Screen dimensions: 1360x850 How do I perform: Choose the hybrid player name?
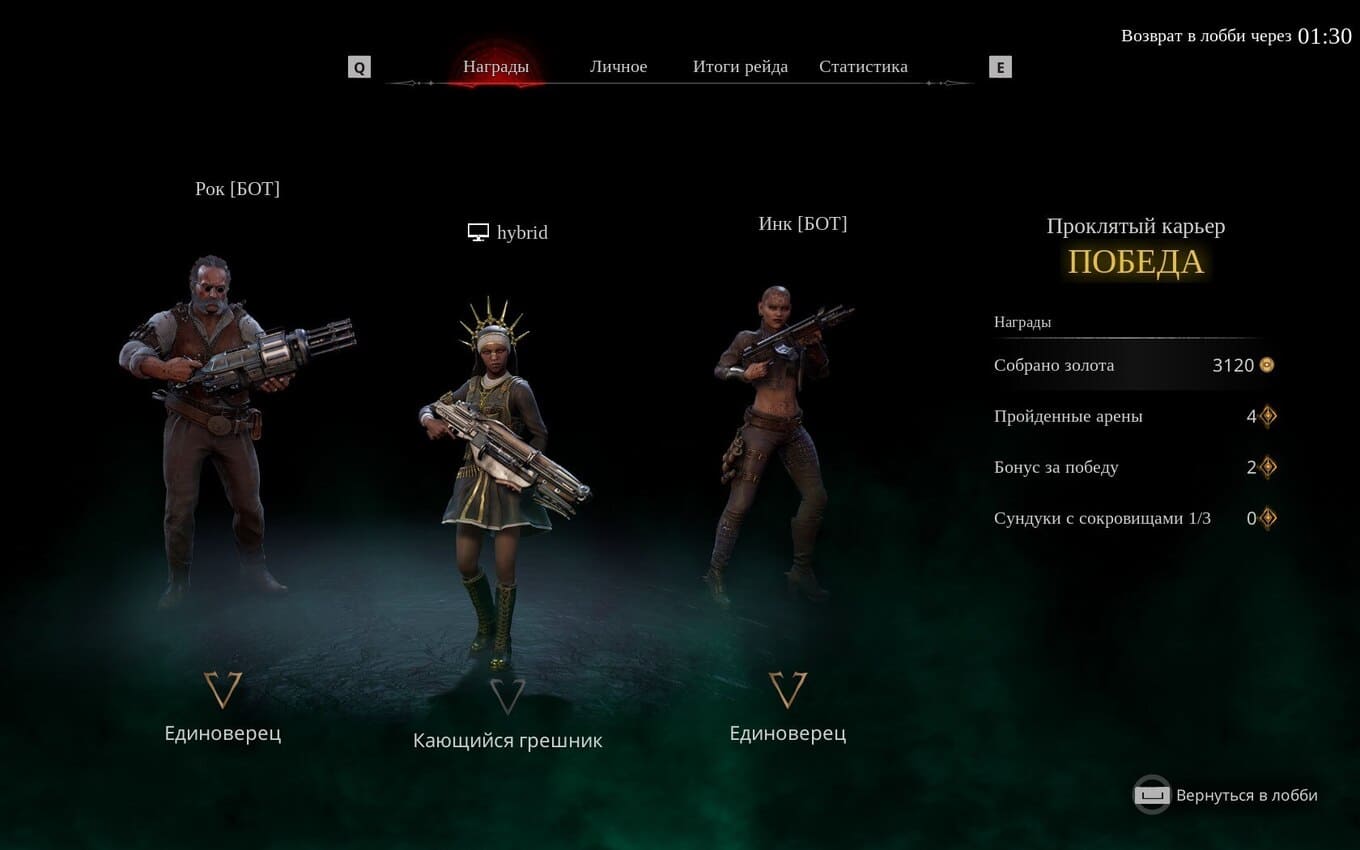point(522,233)
